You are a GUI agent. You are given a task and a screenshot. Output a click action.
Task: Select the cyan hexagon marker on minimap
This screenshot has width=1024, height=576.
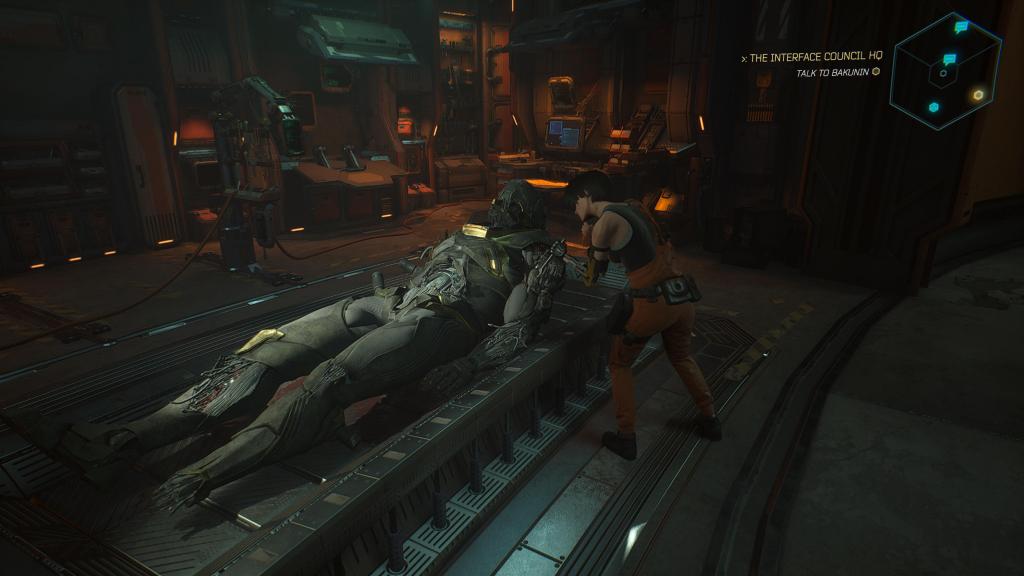[933, 107]
